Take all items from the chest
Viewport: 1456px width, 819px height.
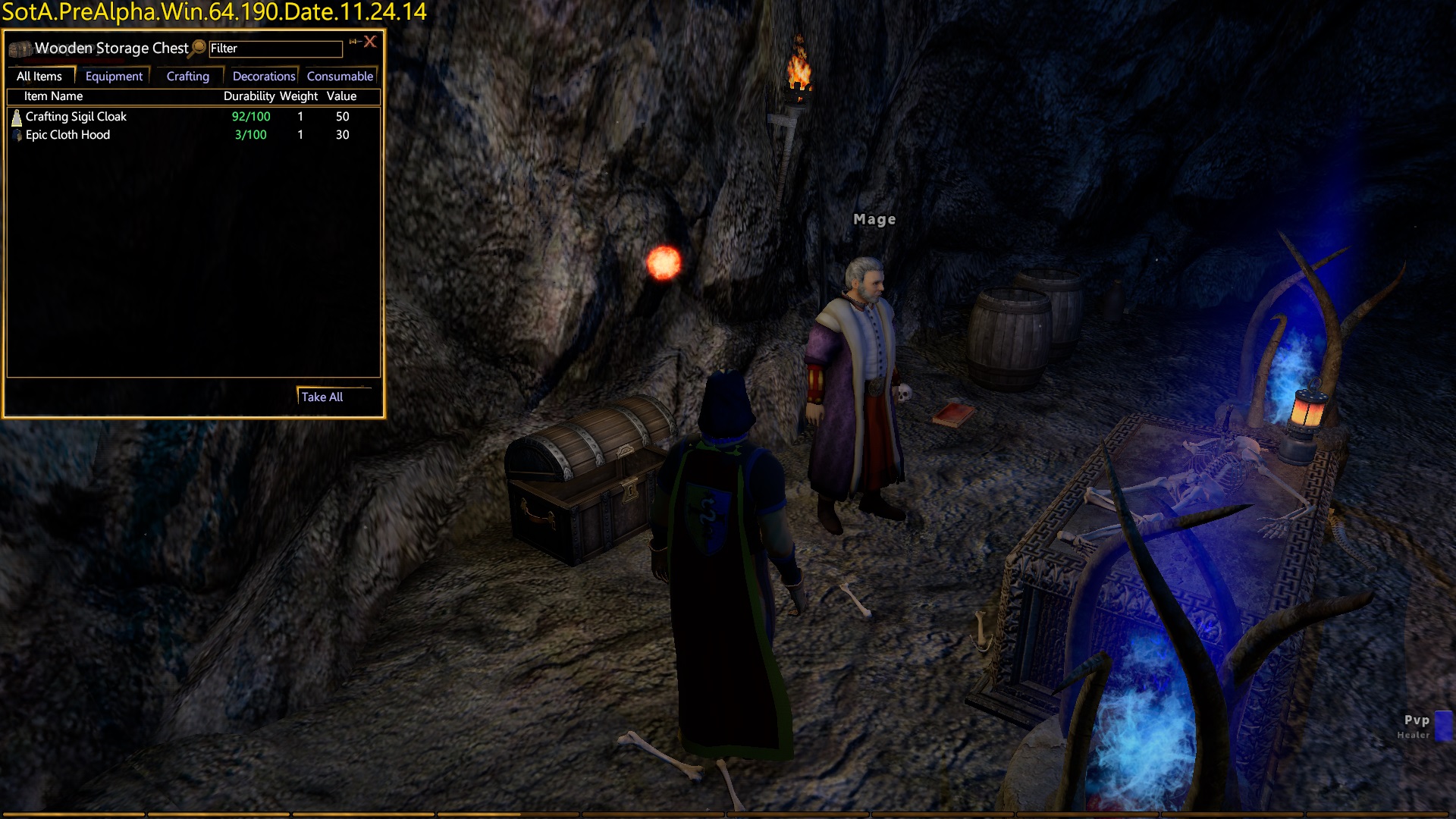(322, 397)
